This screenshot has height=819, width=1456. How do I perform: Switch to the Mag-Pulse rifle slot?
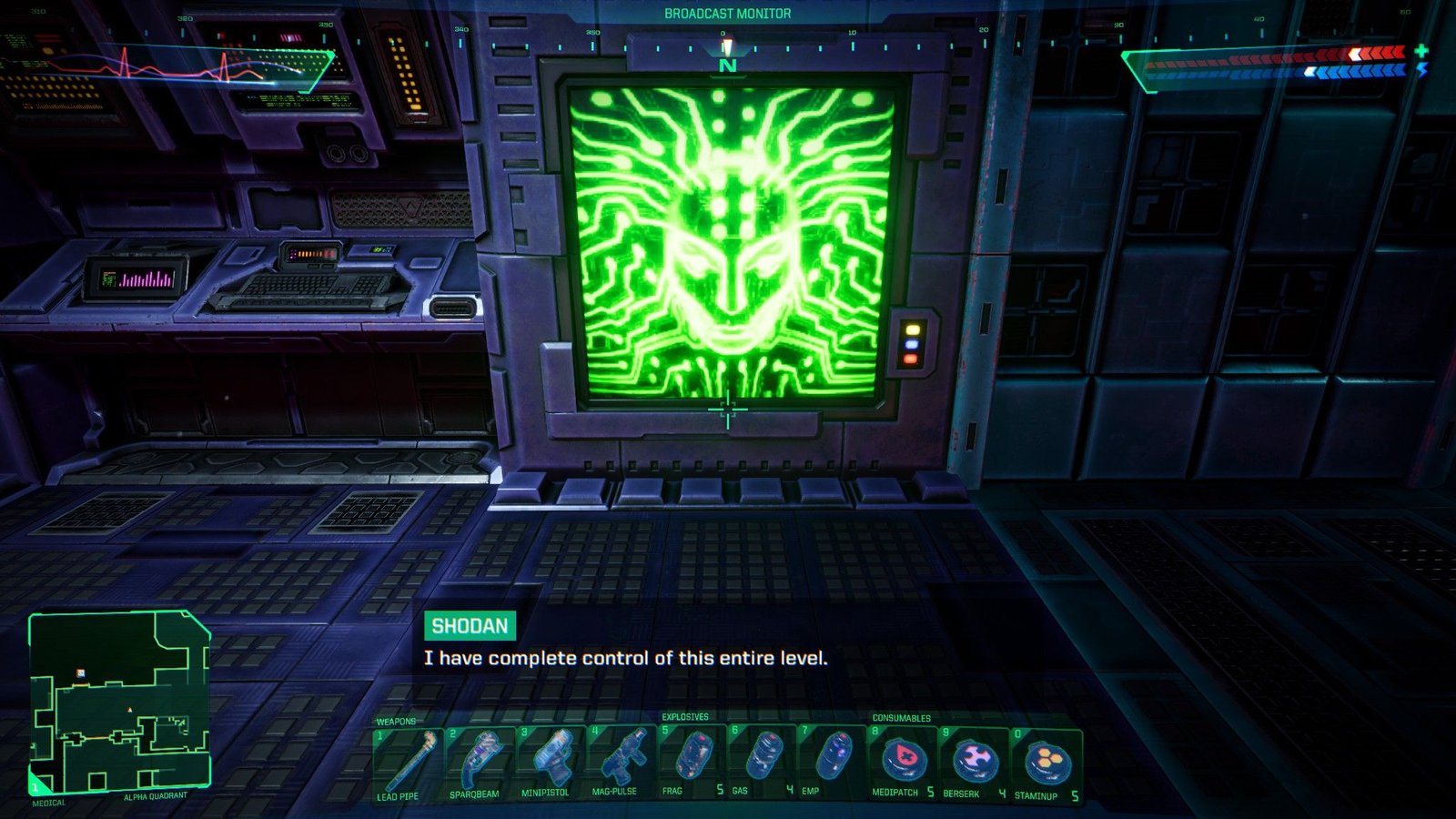pyautogui.click(x=619, y=763)
